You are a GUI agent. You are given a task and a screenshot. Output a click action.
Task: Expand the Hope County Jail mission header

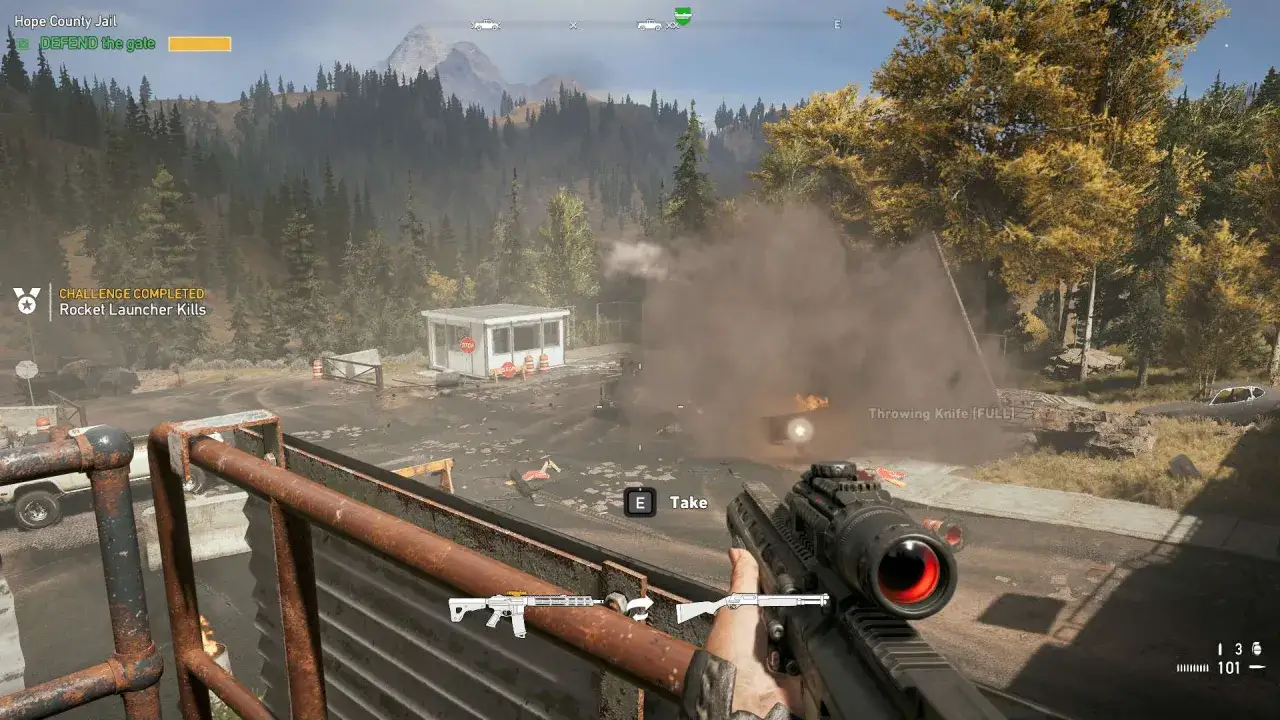(67, 20)
